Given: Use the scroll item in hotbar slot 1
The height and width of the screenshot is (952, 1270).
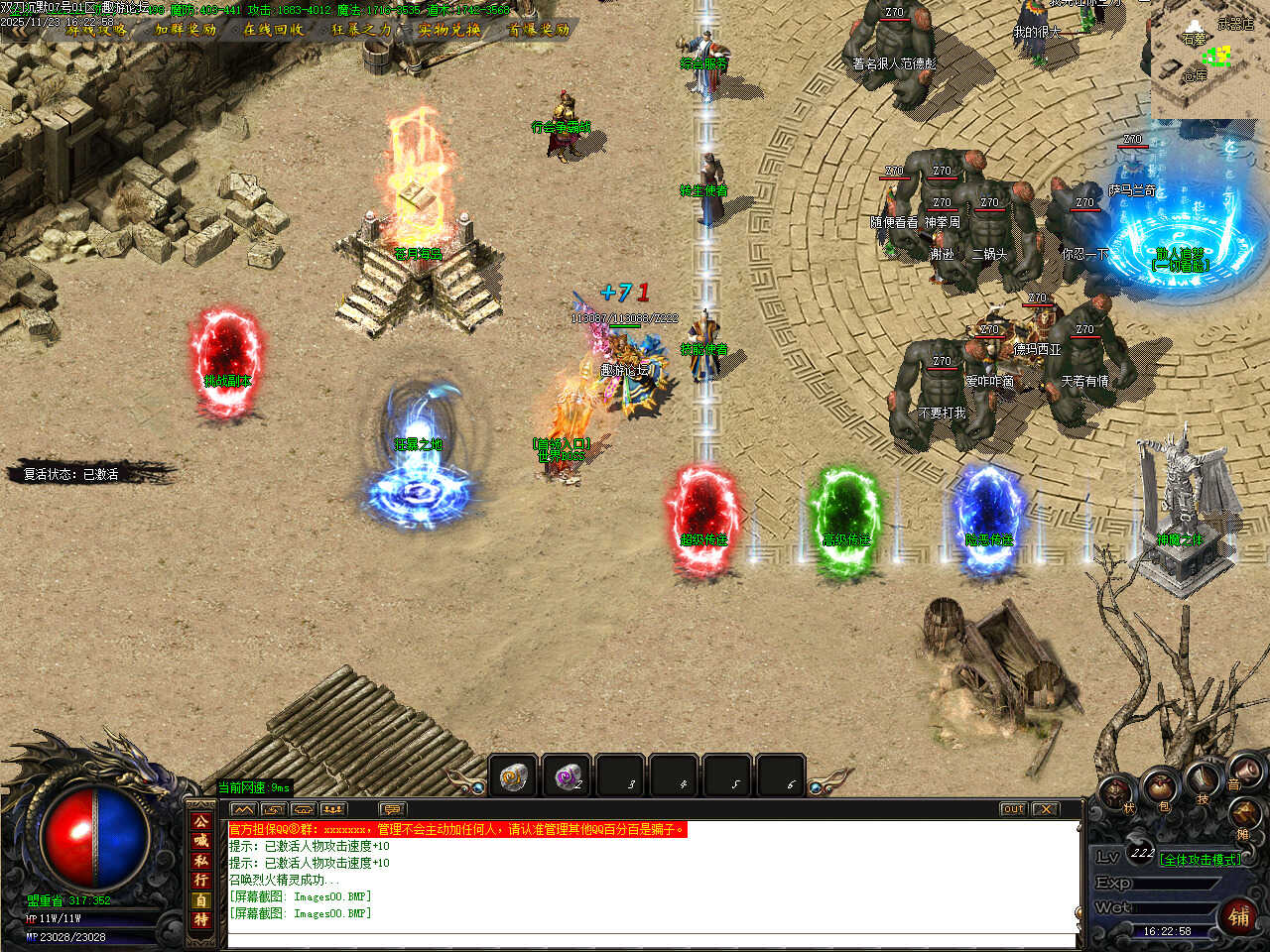Looking at the screenshot, I should coord(513,776).
